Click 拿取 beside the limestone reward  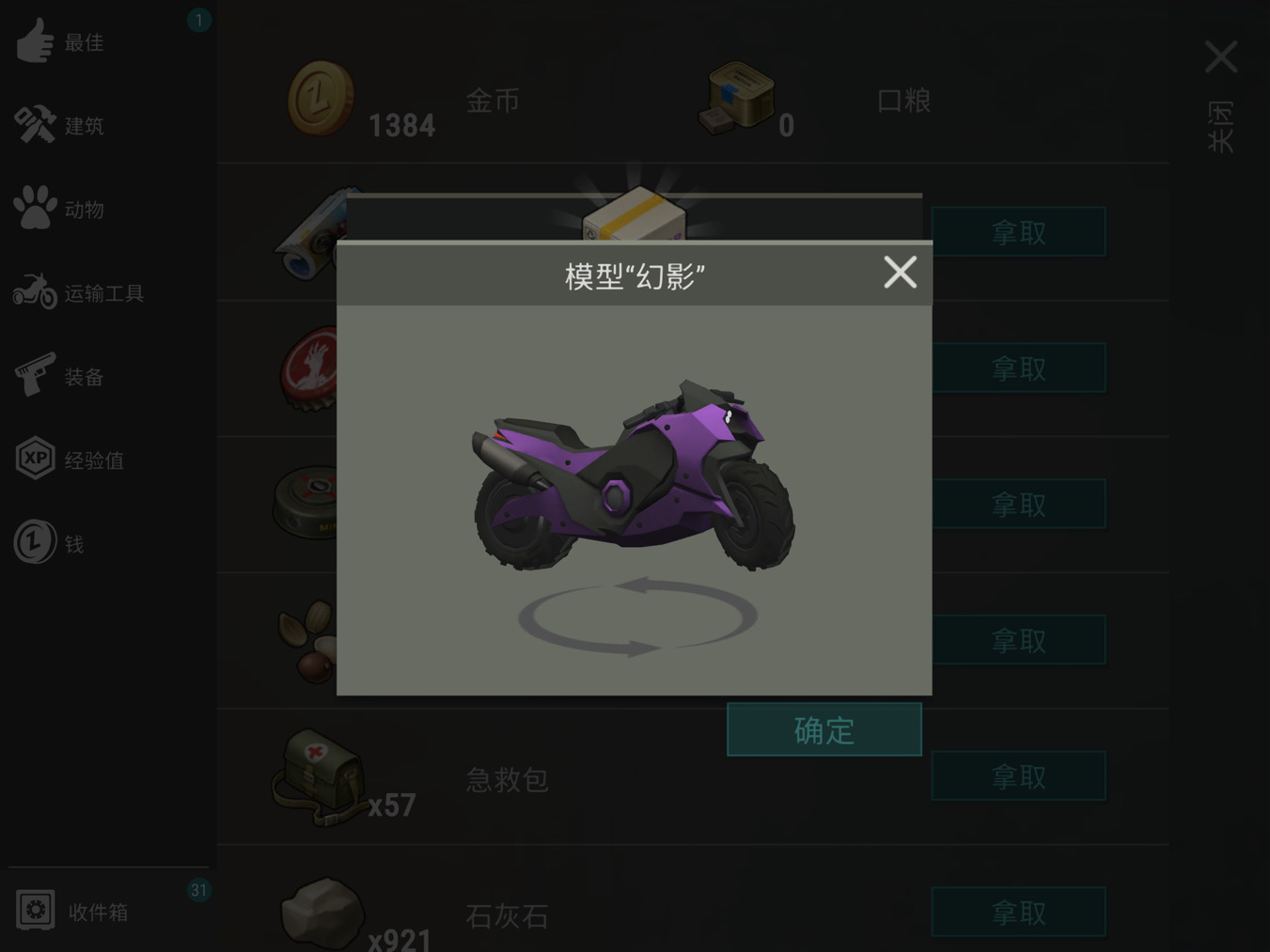[1018, 911]
